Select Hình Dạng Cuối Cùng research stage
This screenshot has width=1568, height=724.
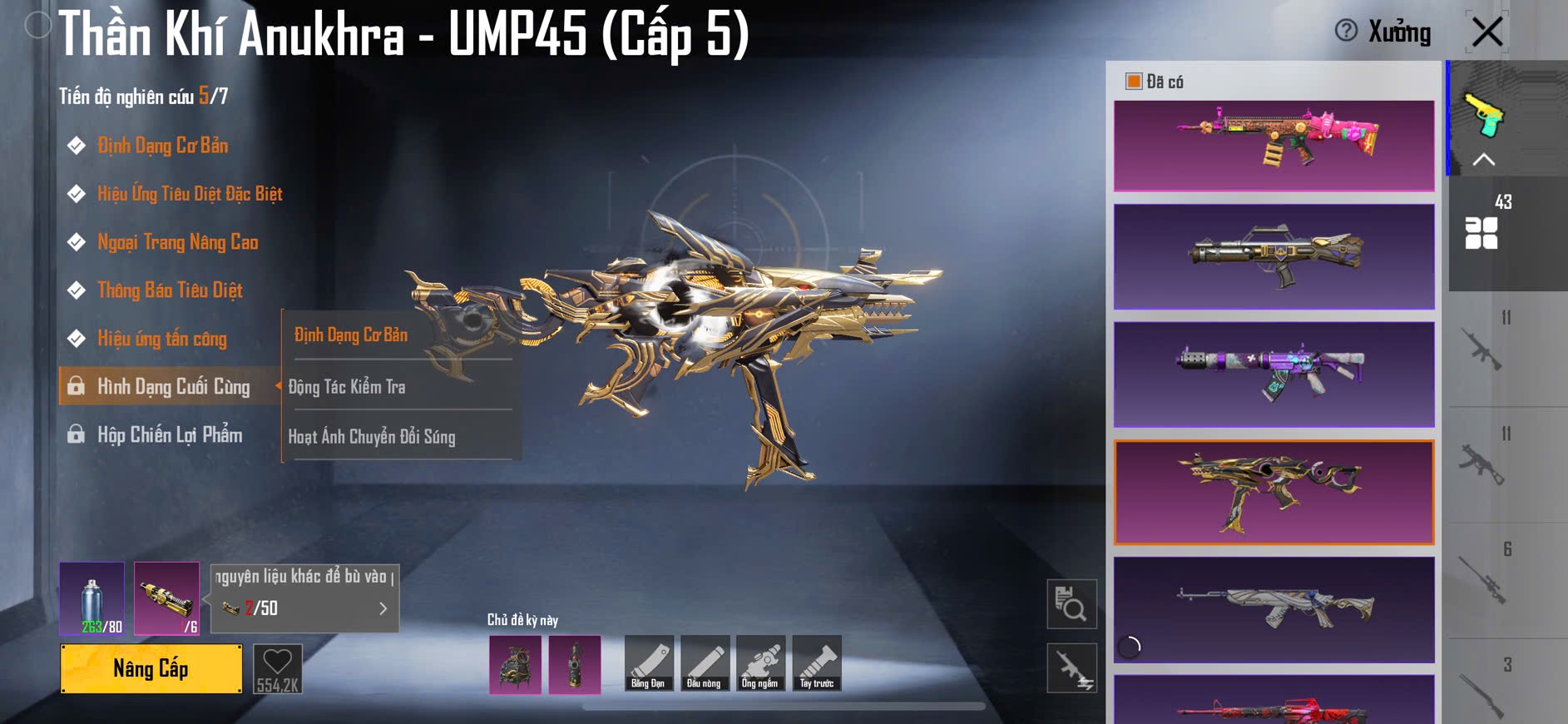pos(172,386)
